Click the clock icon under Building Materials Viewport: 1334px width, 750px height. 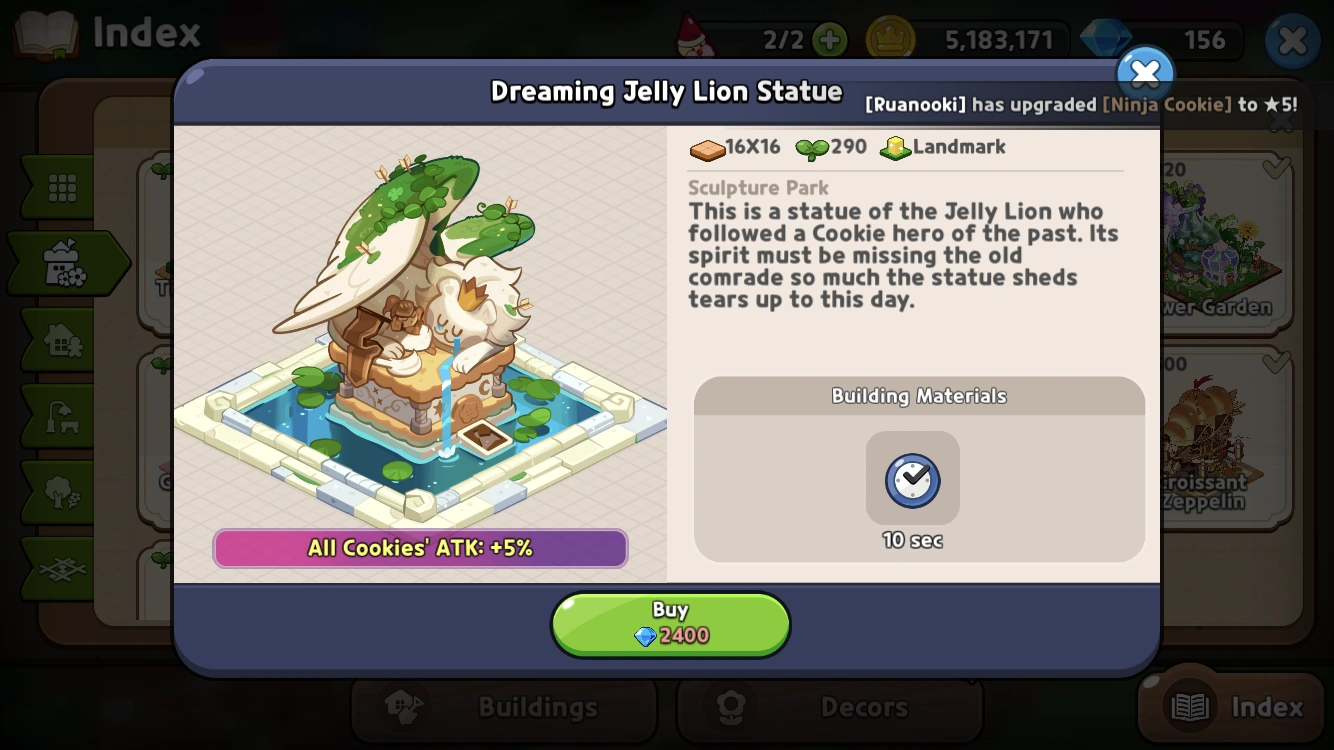tap(912, 478)
